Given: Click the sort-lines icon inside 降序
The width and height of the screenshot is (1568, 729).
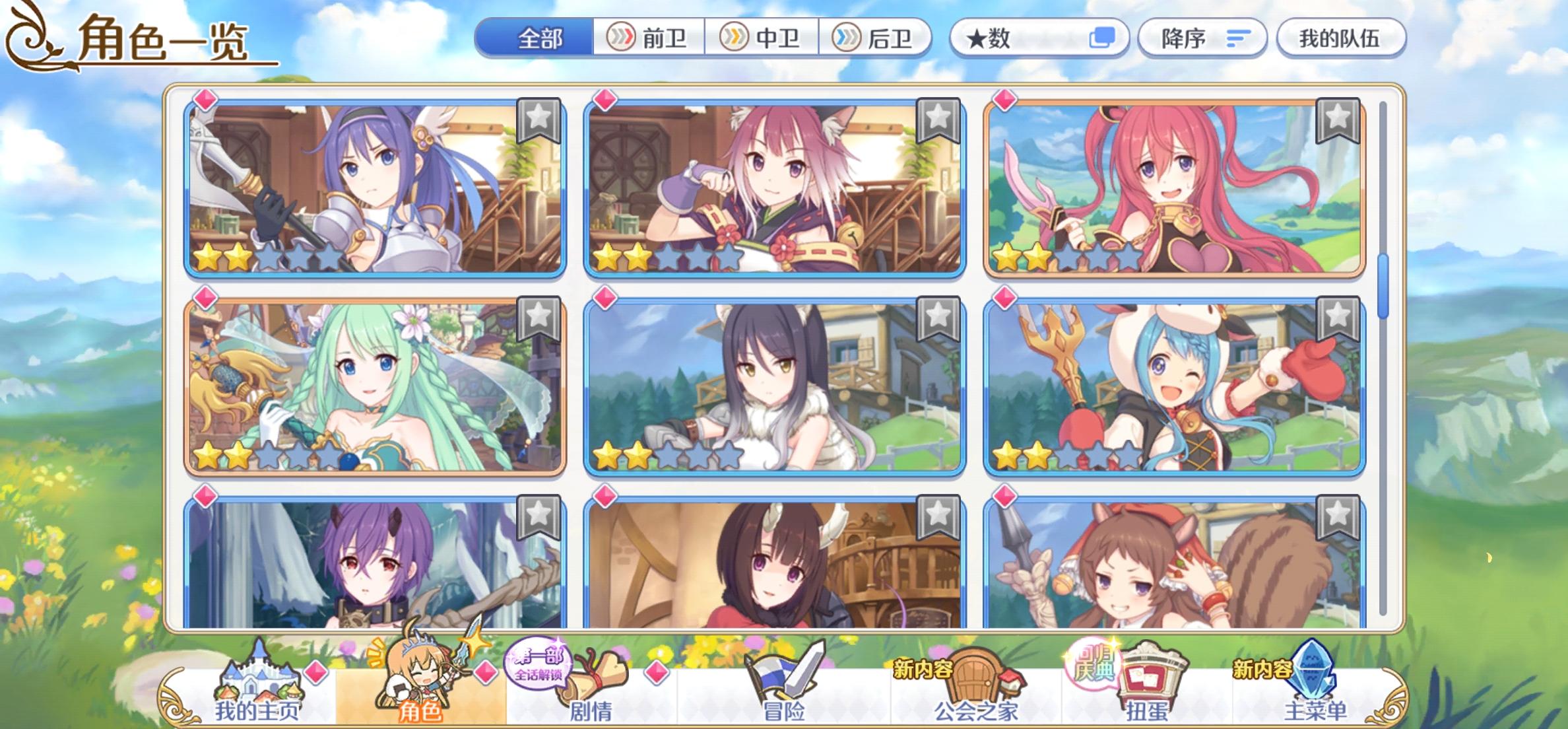Looking at the screenshot, I should click(x=1236, y=38).
